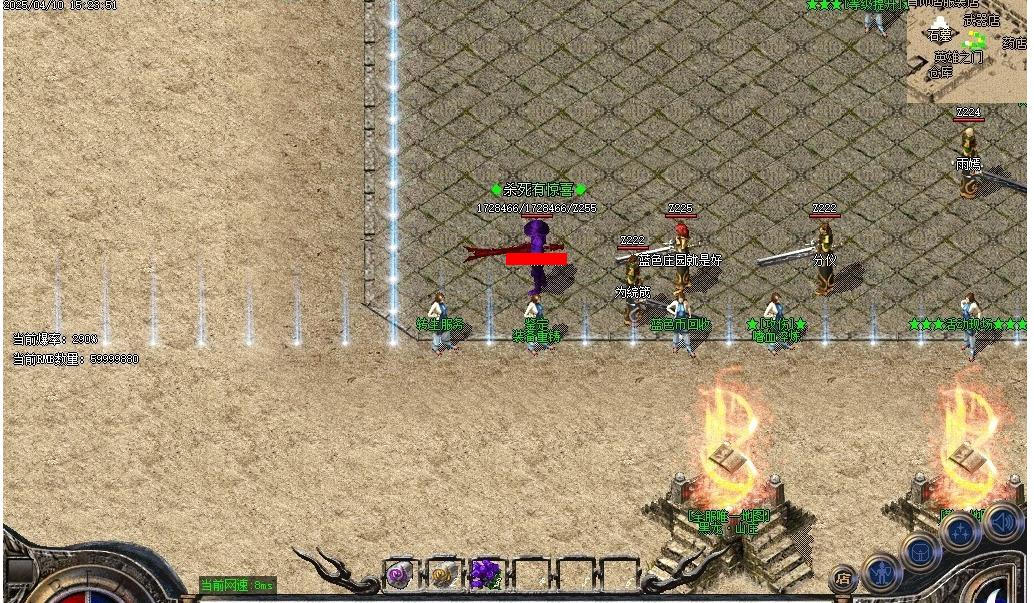Open the bag box round button
This screenshot has width=1034, height=603.
(x=919, y=552)
